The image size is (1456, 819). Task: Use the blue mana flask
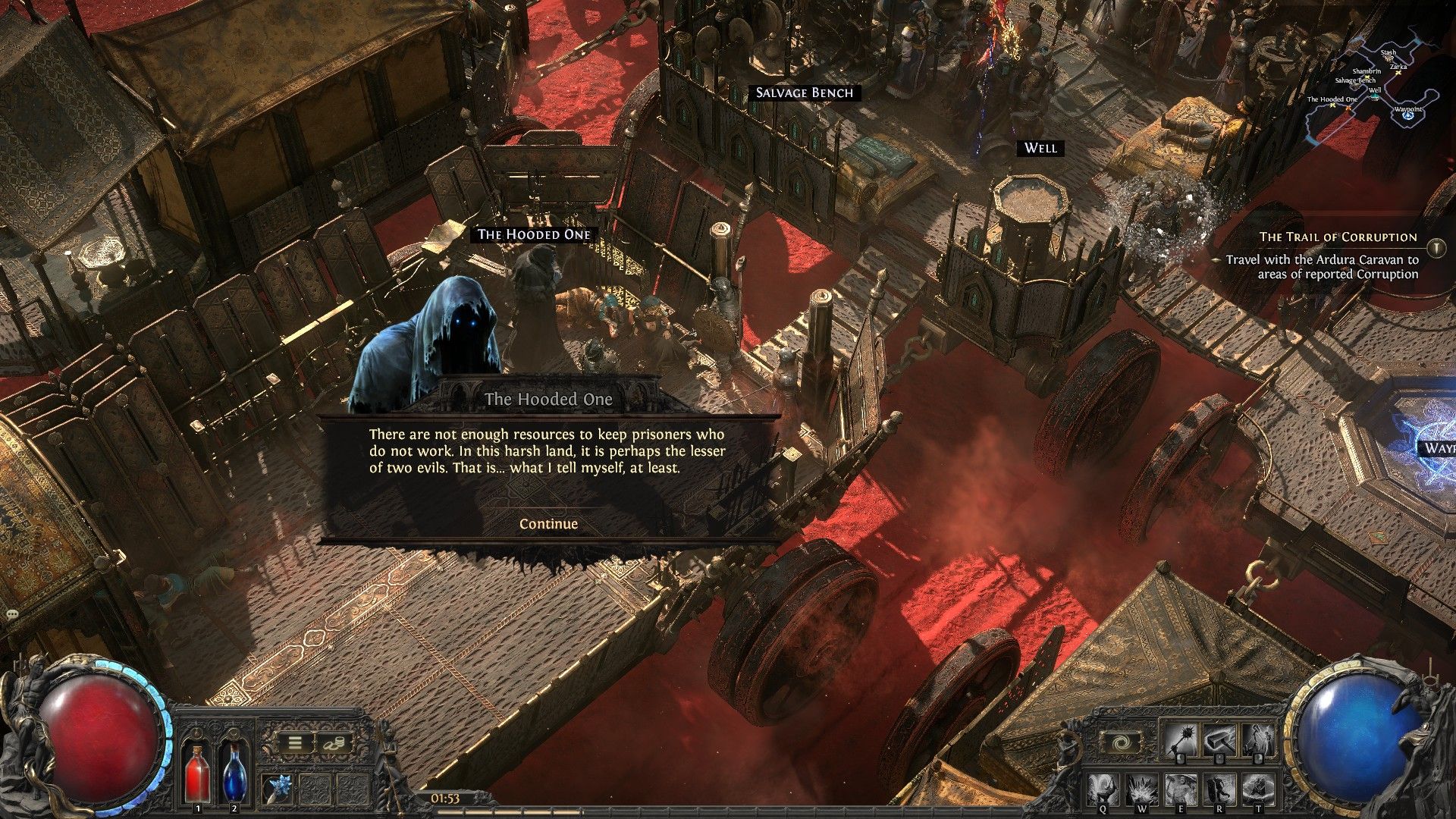point(234,773)
